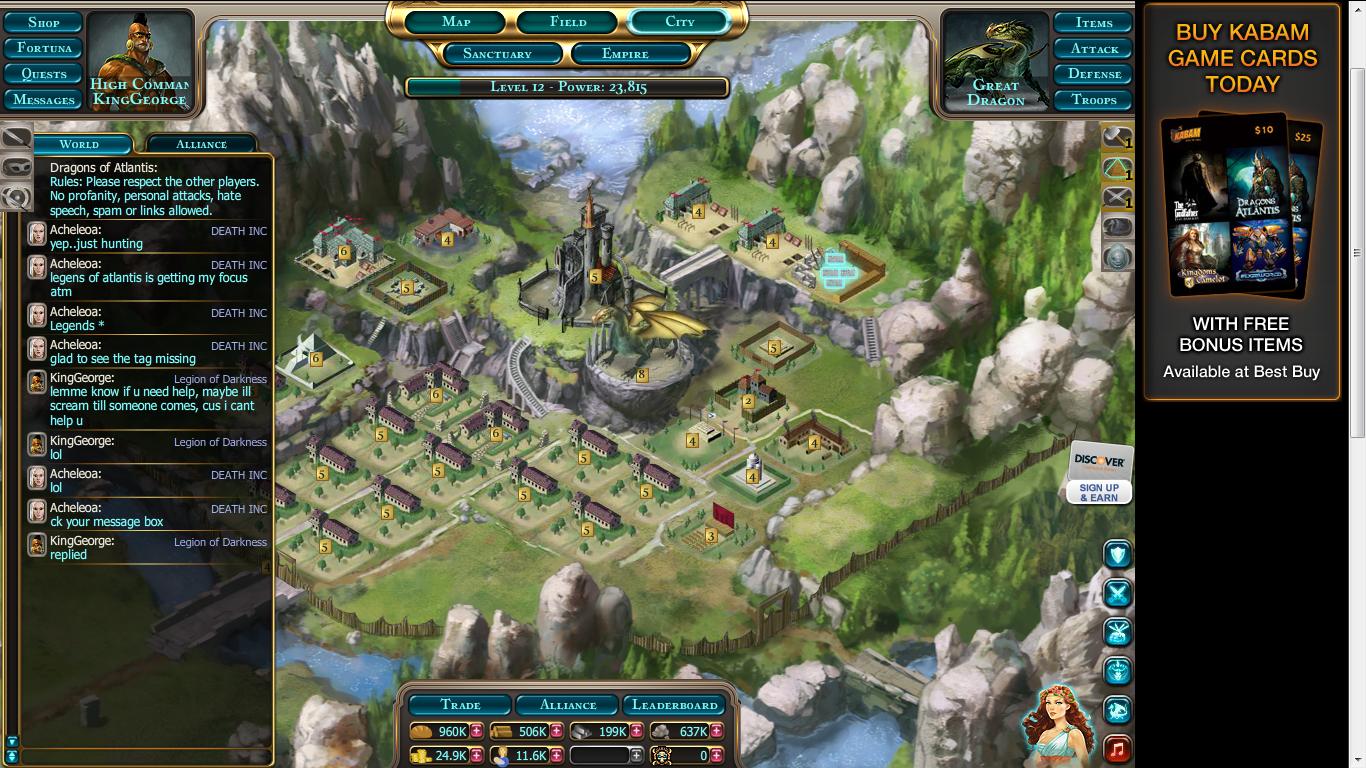Click the Great Dragon portrait
The height and width of the screenshot is (768, 1366).
995,62
